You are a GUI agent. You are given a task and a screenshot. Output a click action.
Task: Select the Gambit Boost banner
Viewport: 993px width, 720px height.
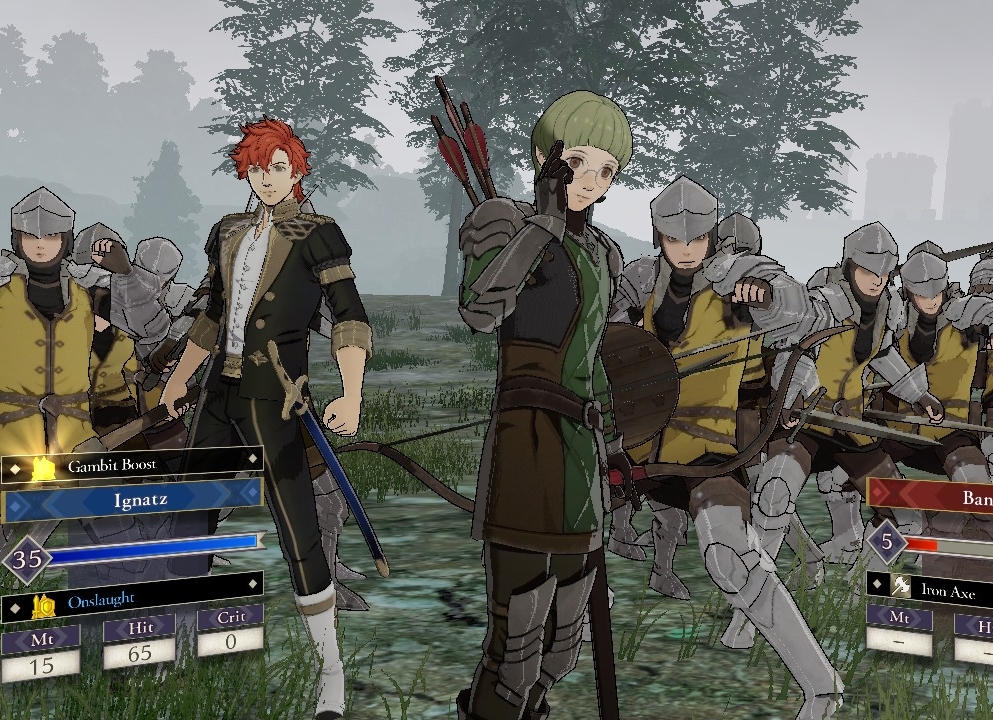[133, 465]
